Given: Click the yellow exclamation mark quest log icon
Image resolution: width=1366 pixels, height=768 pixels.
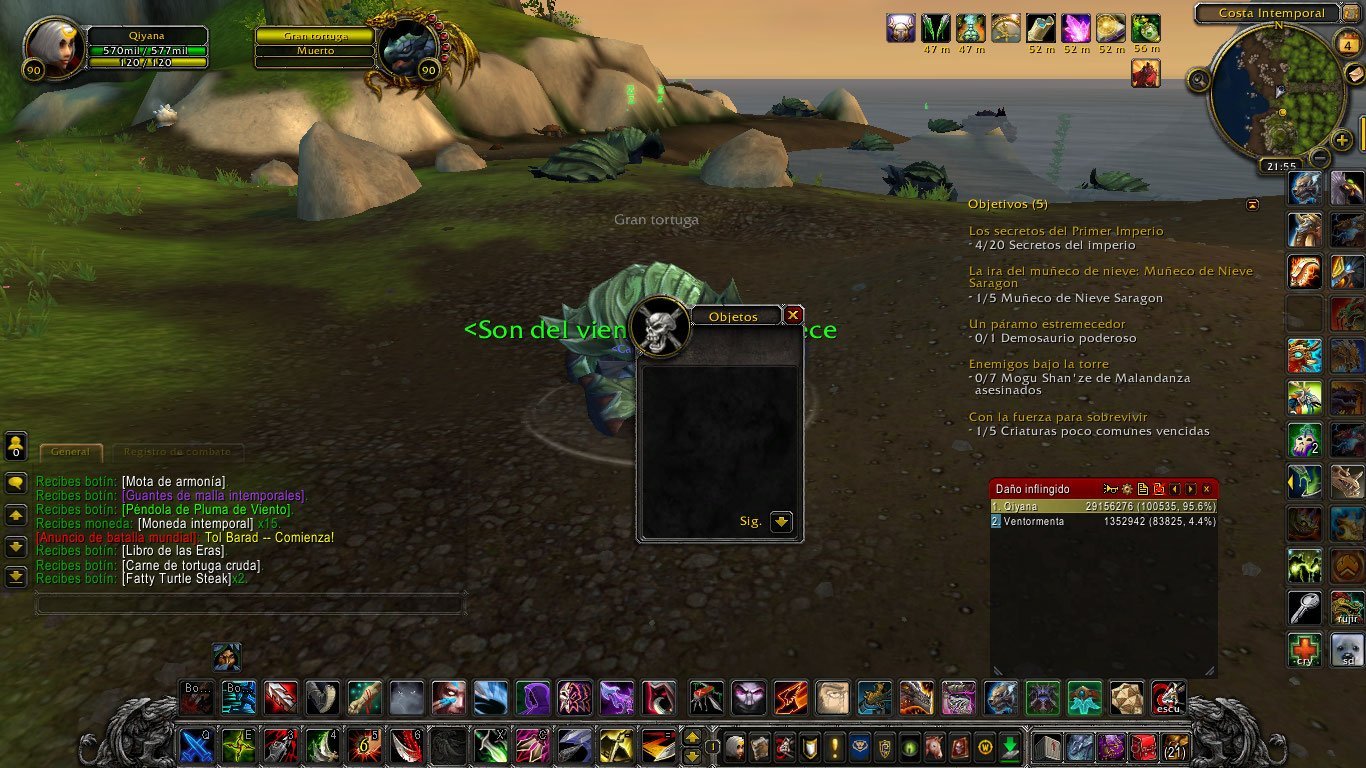Looking at the screenshot, I should tap(836, 746).
